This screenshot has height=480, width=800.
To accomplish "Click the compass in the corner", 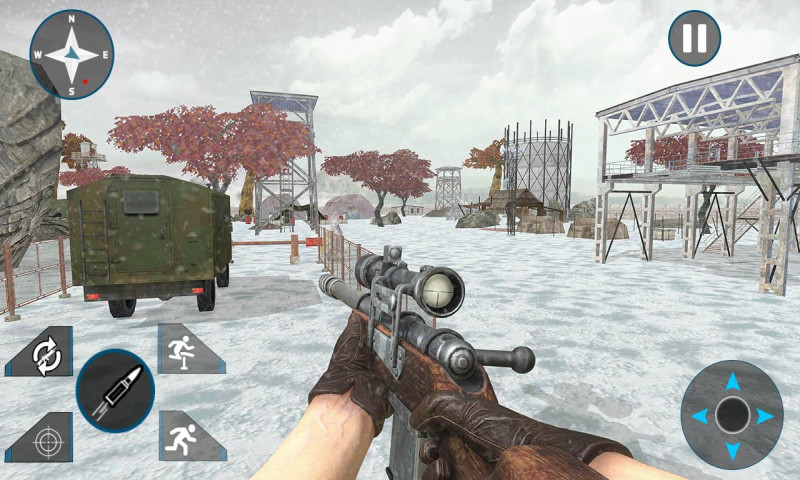I will tap(72, 54).
